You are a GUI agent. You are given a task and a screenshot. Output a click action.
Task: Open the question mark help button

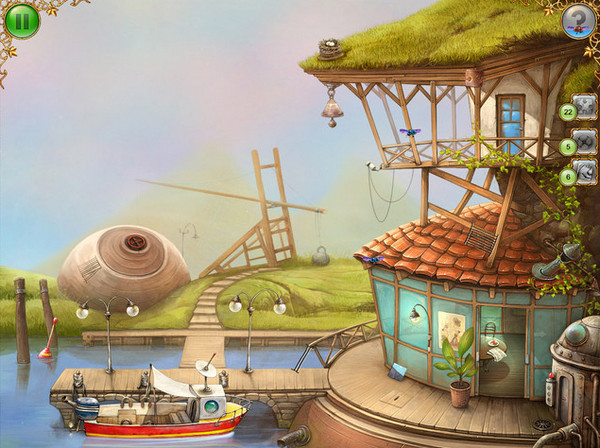coord(578,21)
